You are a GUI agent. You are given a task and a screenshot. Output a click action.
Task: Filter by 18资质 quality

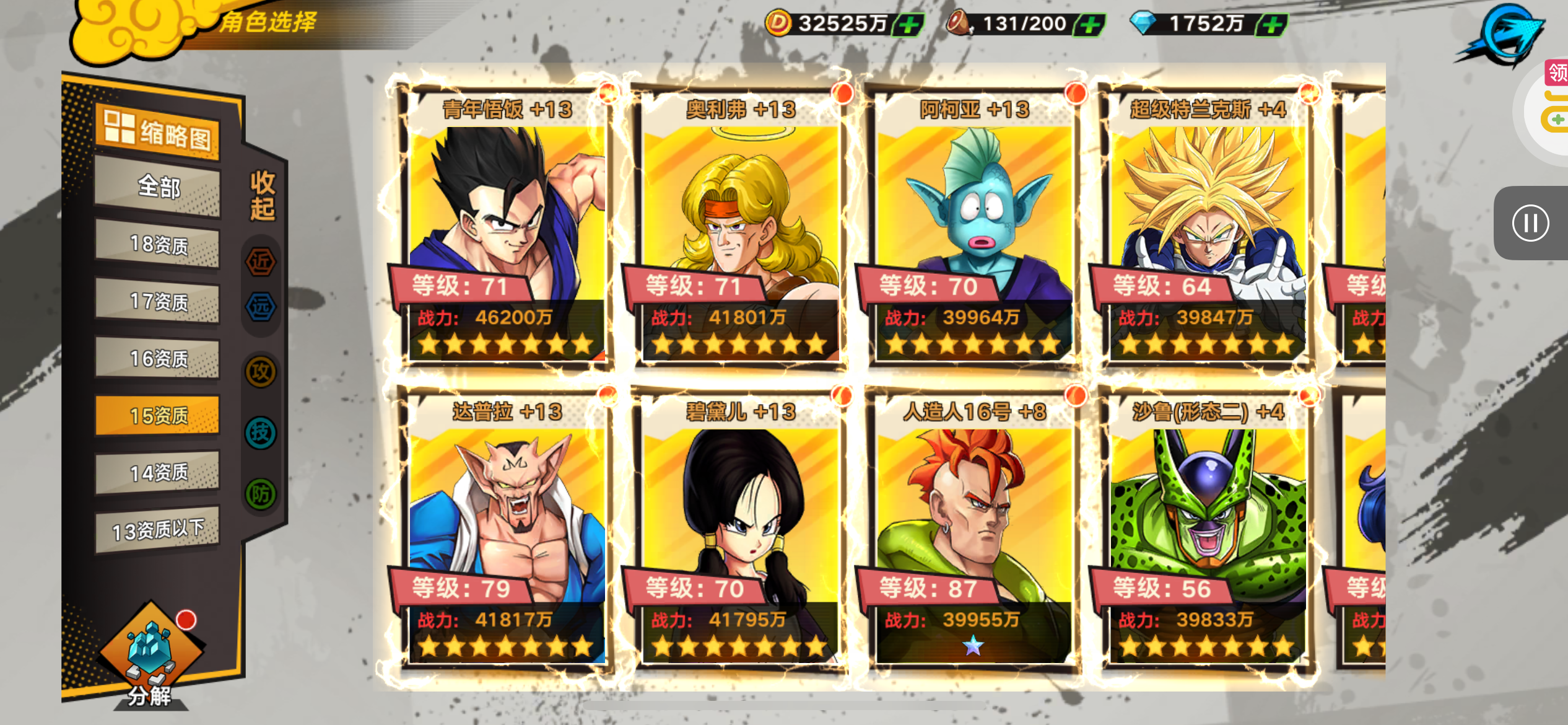pyautogui.click(x=158, y=245)
